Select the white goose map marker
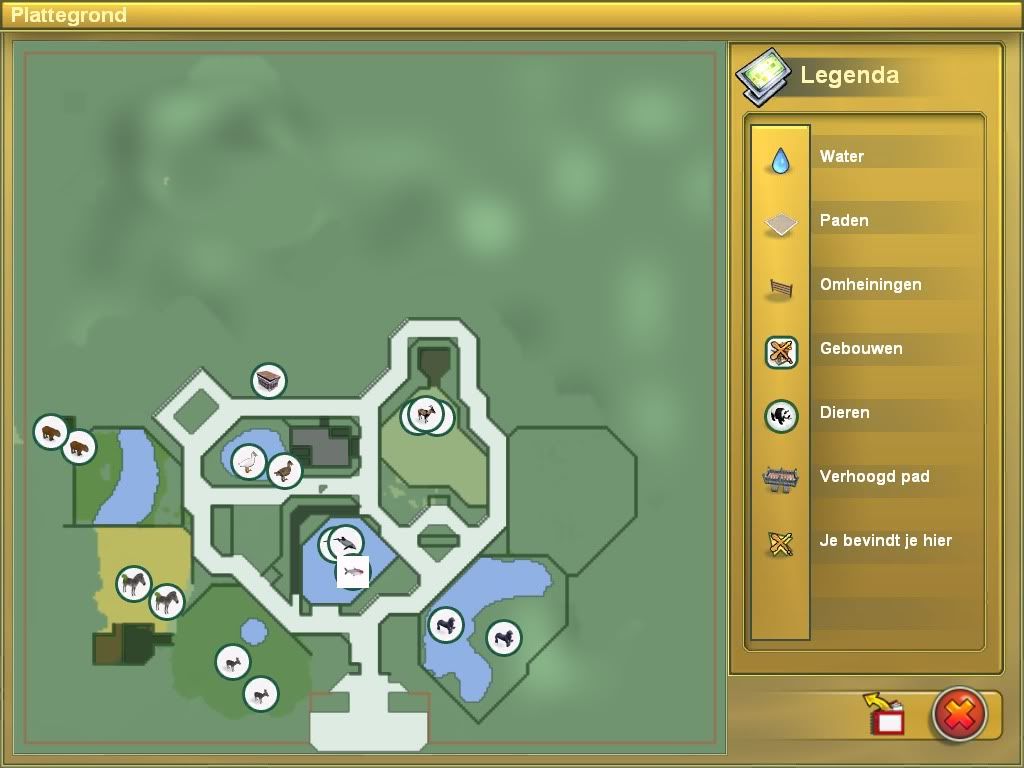Screen dimensions: 1024x768 pos(249,461)
